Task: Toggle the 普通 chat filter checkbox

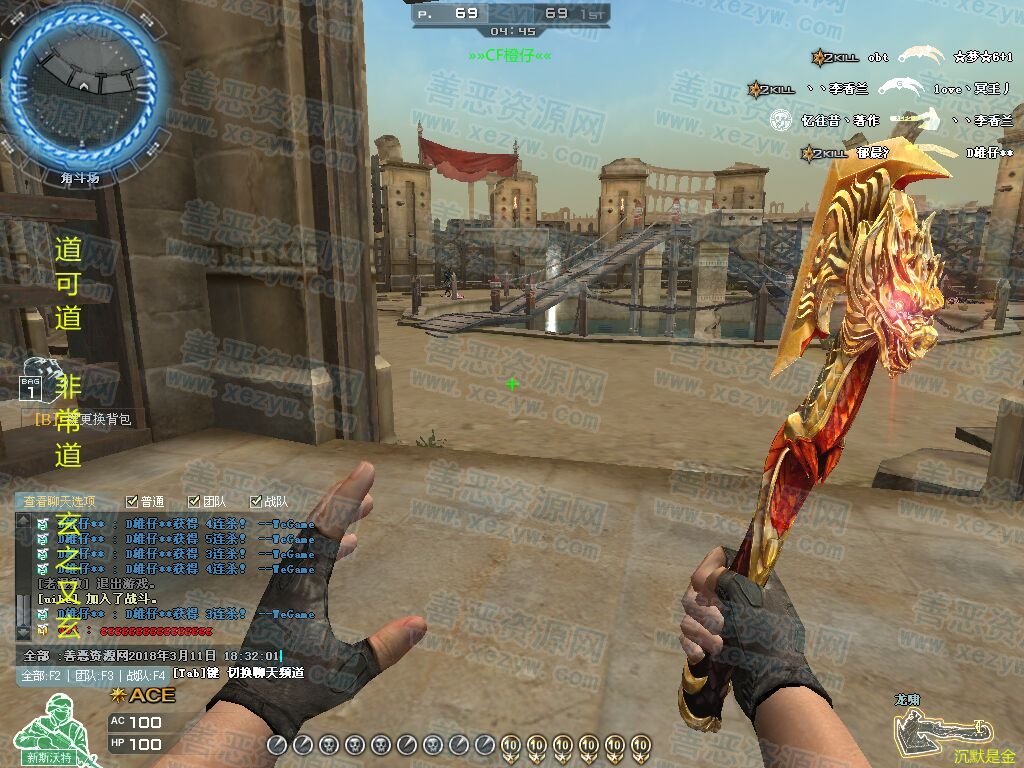Action: [132, 501]
